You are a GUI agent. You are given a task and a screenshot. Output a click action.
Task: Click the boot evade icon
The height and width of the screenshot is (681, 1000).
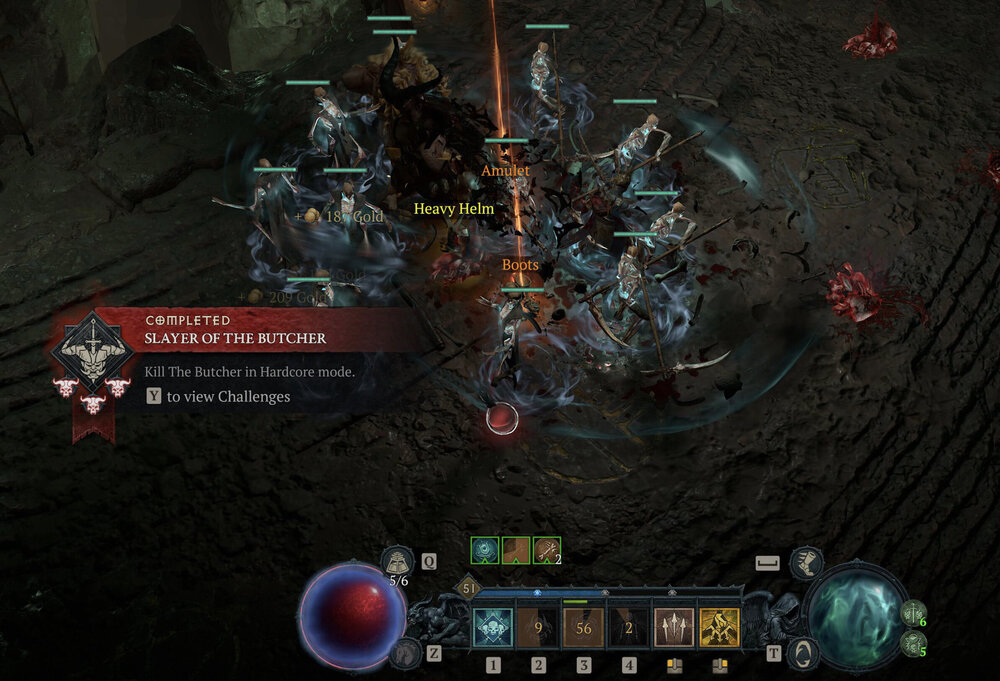(806, 563)
